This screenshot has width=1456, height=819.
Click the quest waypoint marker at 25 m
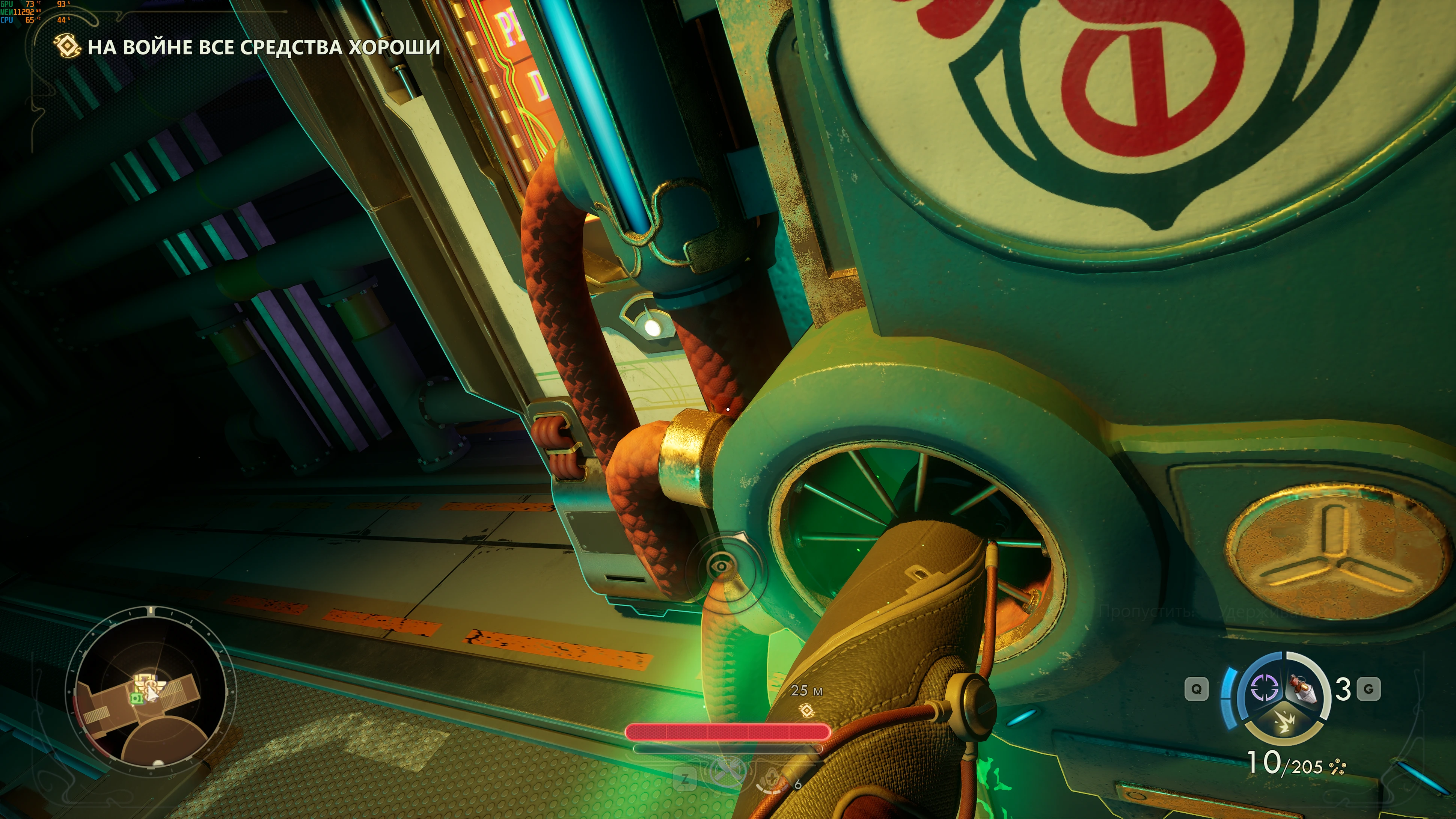[x=807, y=710]
